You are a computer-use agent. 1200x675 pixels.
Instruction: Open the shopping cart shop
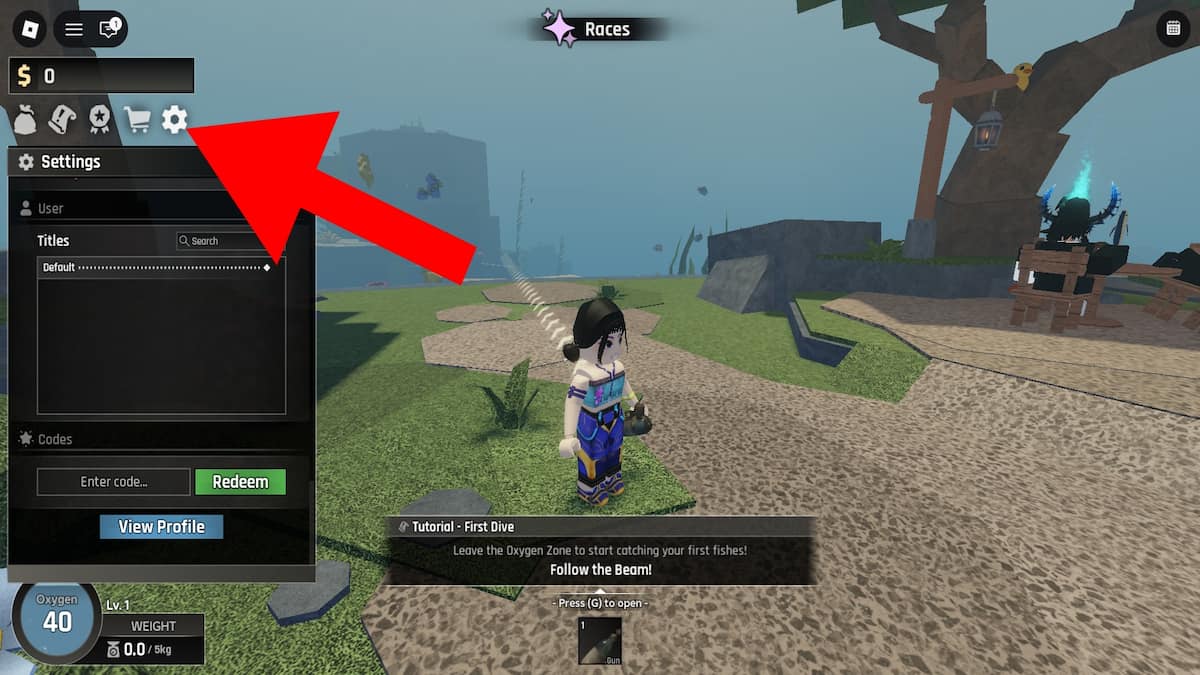pyautogui.click(x=137, y=120)
